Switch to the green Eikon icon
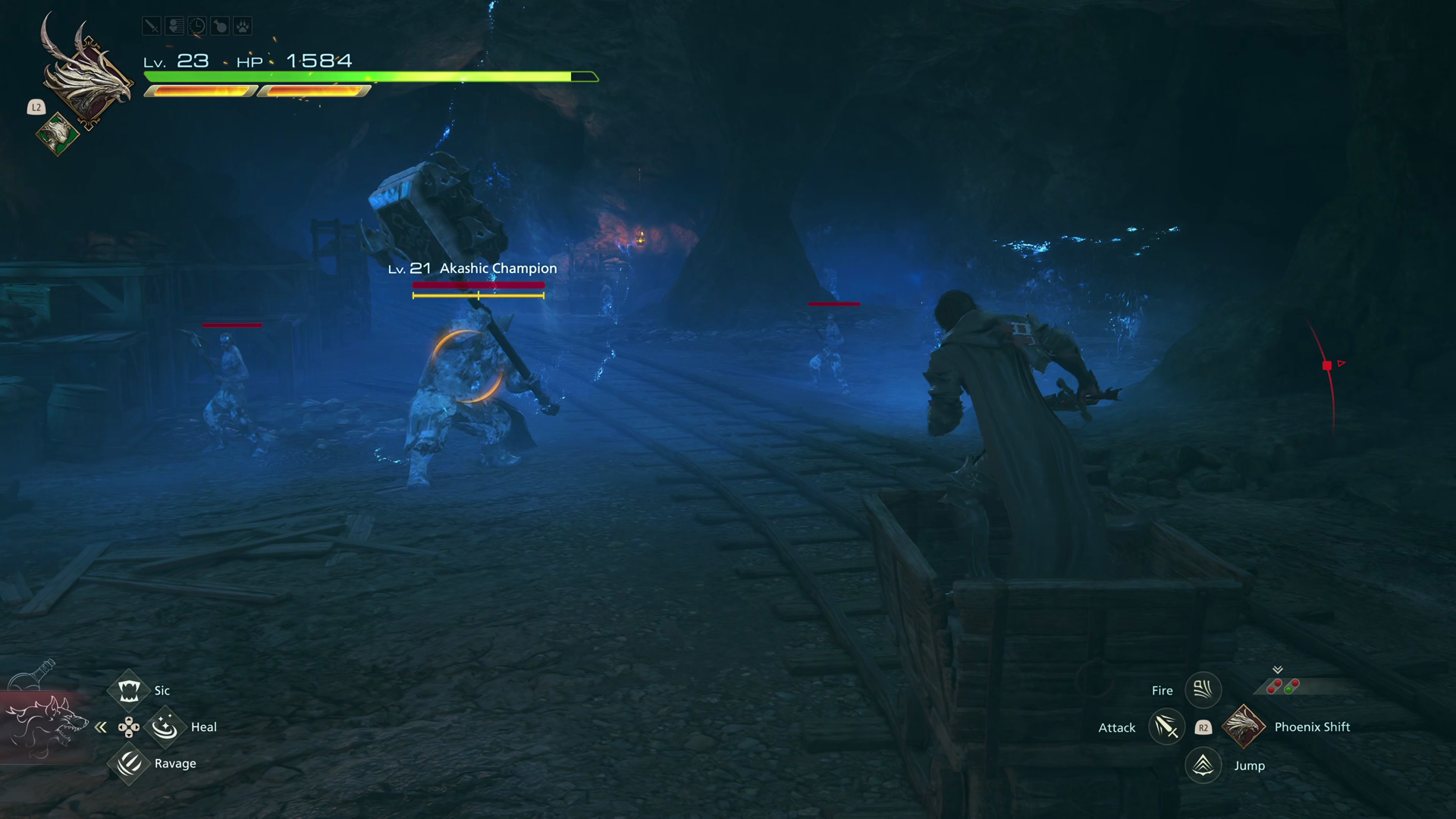Screen dimensions: 1456x819 (57, 134)
